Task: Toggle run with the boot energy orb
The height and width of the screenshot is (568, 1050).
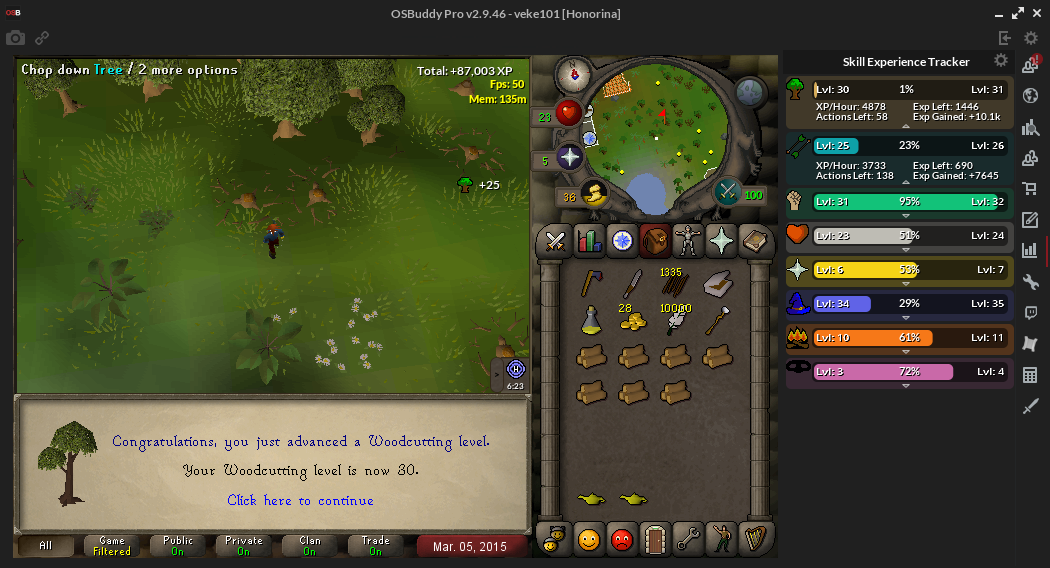Action: coord(592,194)
